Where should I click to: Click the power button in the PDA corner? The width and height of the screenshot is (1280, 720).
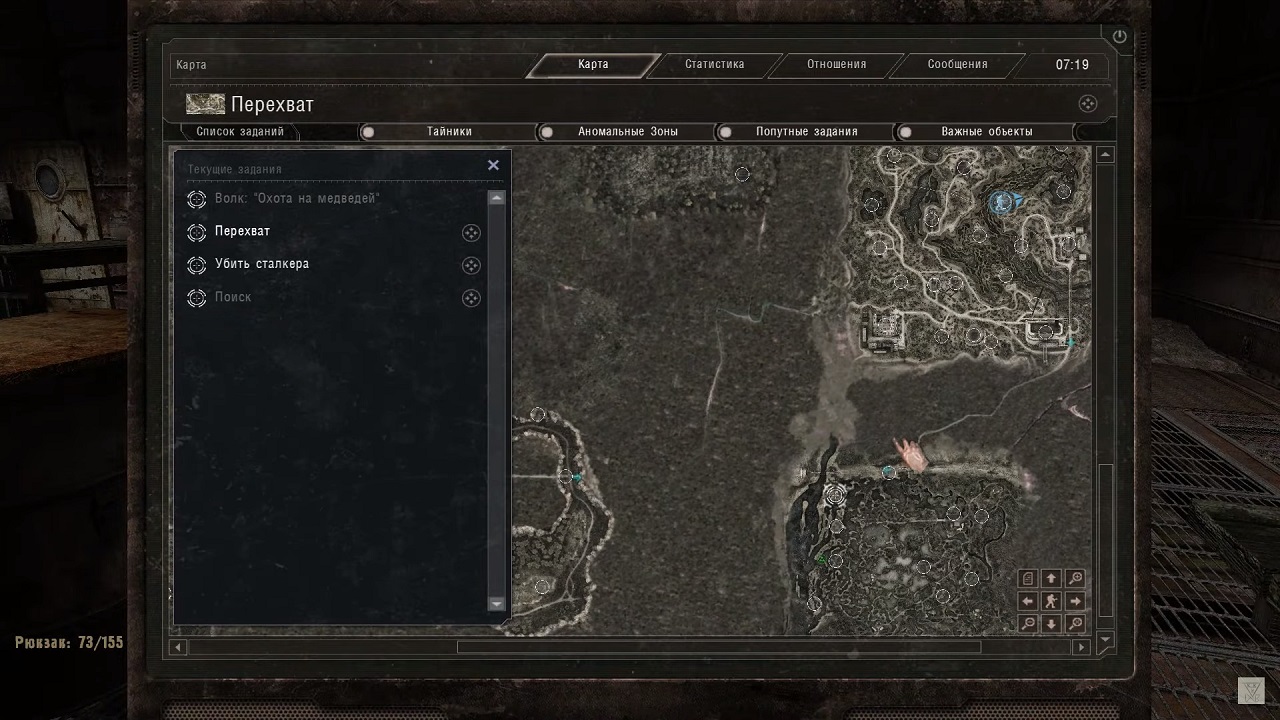[x=1119, y=37]
